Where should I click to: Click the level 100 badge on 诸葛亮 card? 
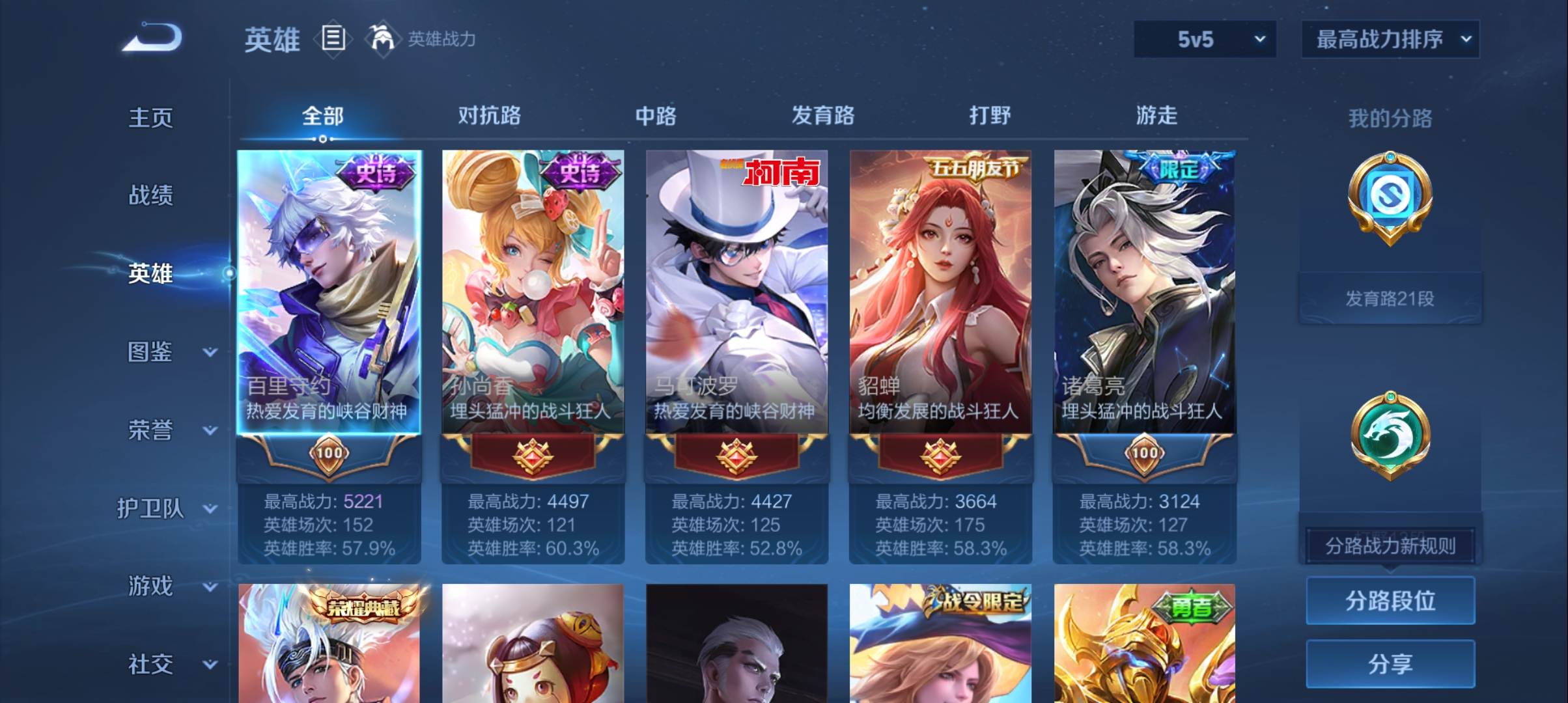click(1144, 456)
